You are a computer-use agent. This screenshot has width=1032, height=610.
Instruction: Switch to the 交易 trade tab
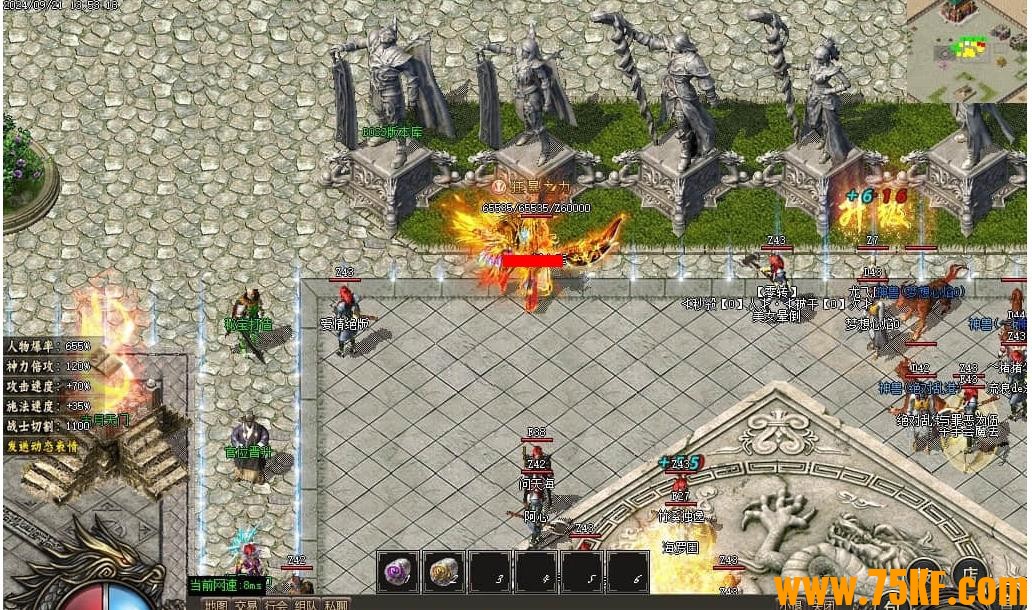(x=246, y=604)
